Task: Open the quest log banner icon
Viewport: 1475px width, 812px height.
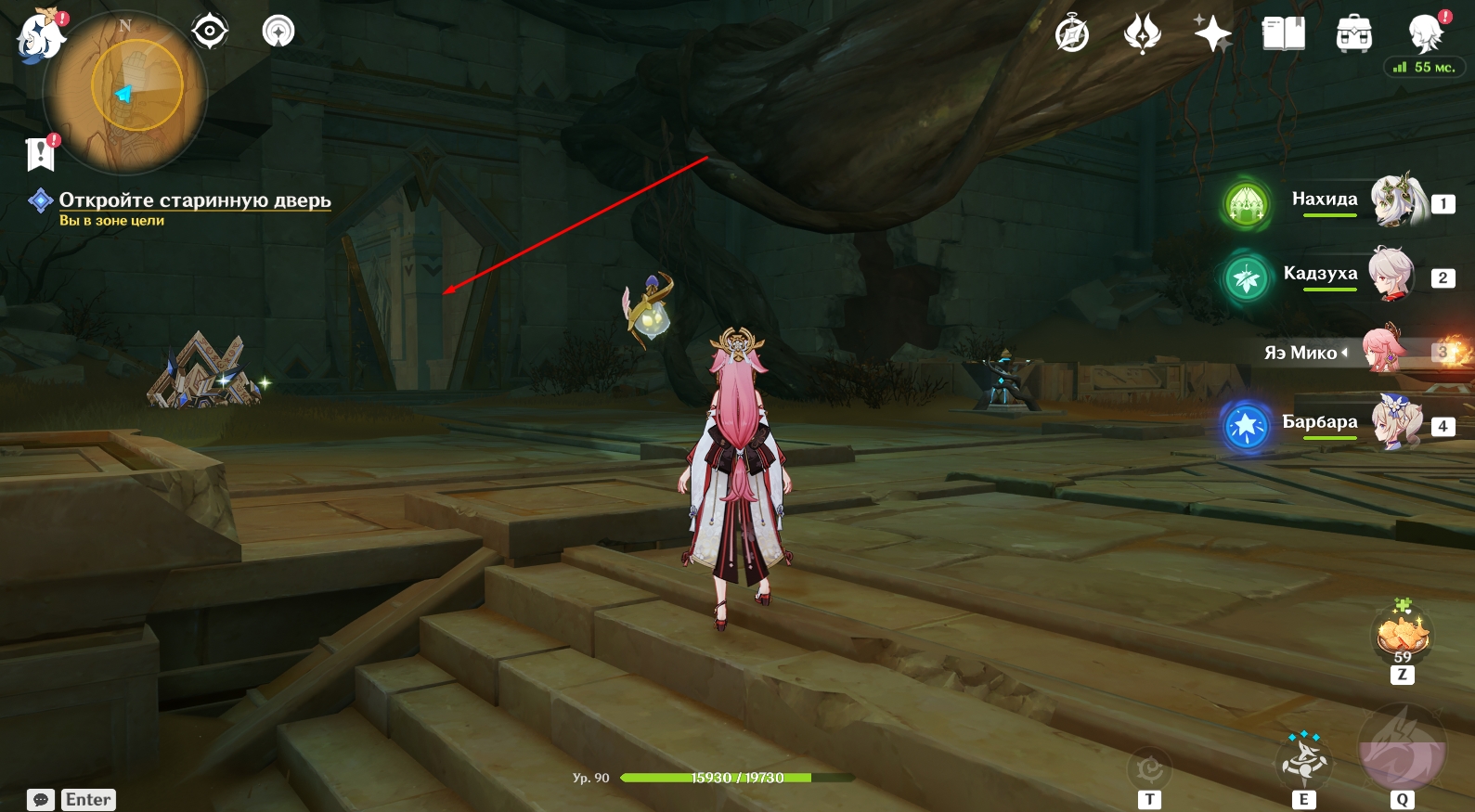Action: click(x=41, y=154)
